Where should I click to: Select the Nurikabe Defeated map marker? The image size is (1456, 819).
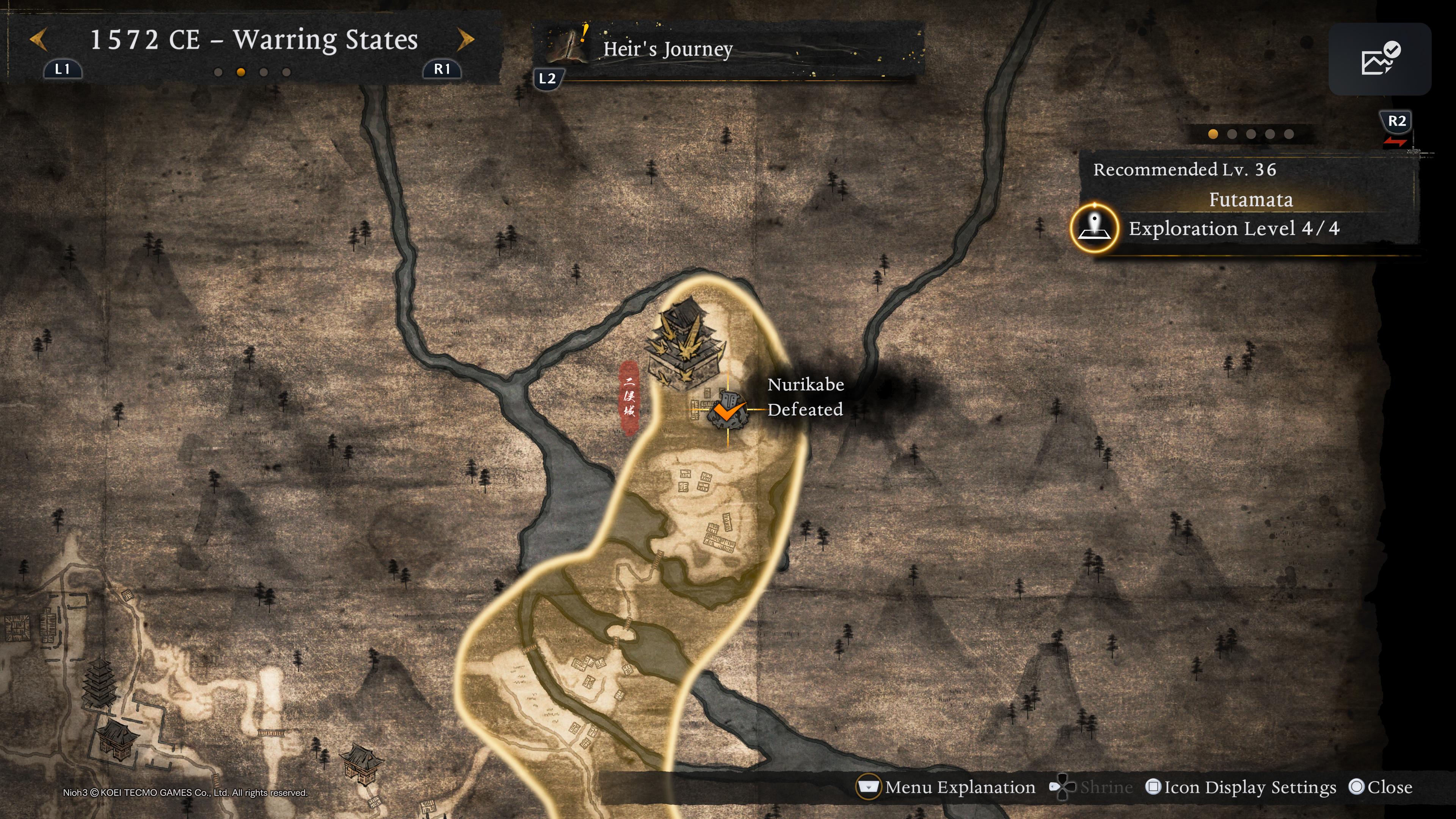(728, 409)
